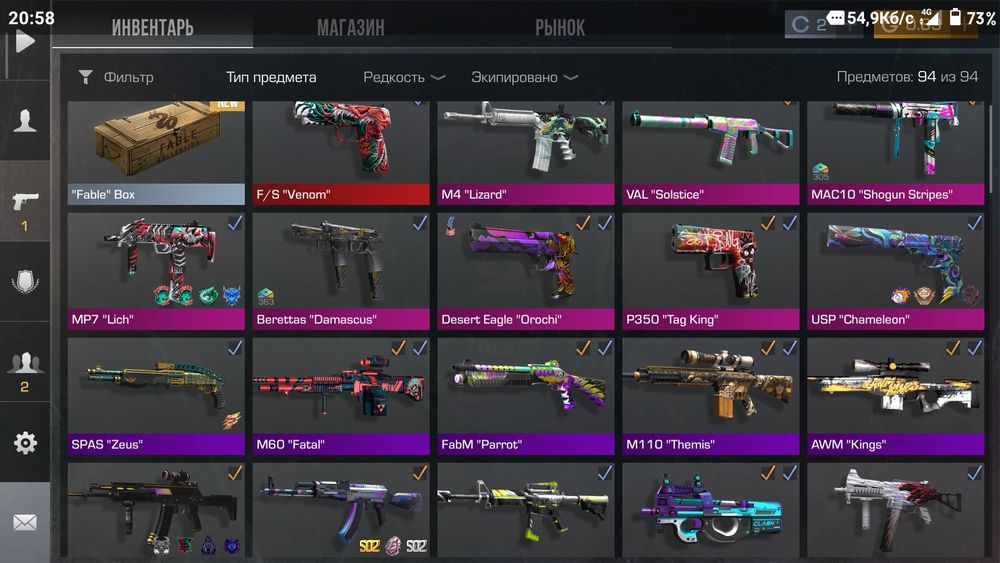Select the Инвентарь tab
1000x563 pixels.
(152, 27)
